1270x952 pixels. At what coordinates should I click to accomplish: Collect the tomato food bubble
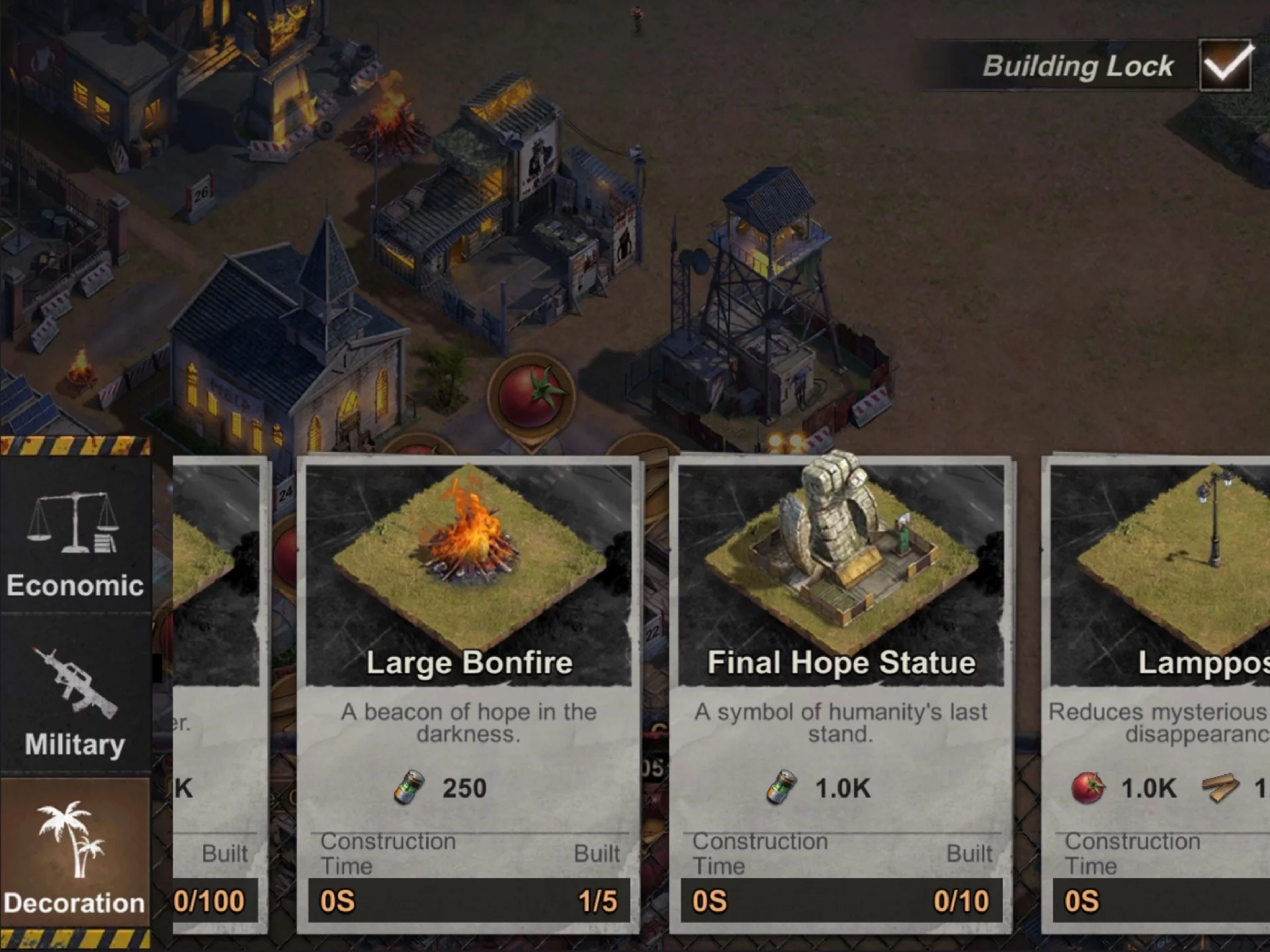click(x=530, y=396)
